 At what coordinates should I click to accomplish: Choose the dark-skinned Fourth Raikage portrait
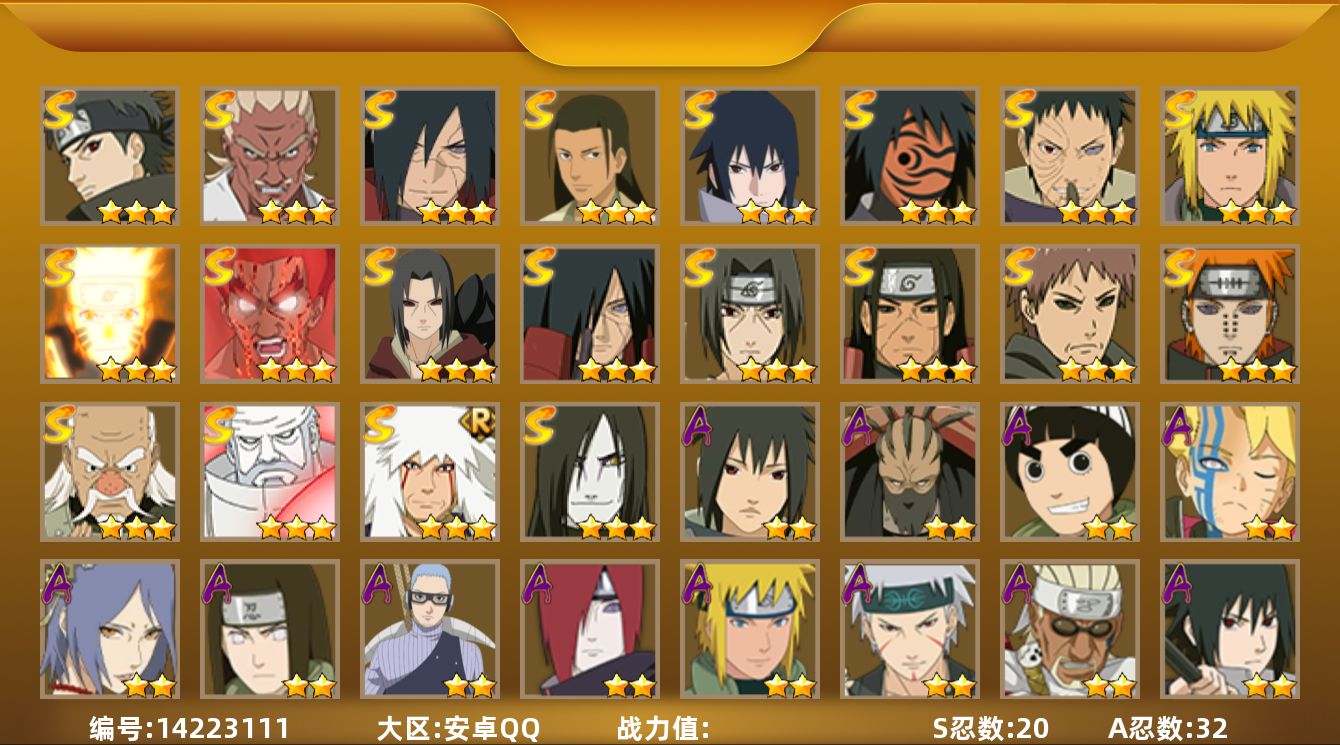(x=269, y=156)
